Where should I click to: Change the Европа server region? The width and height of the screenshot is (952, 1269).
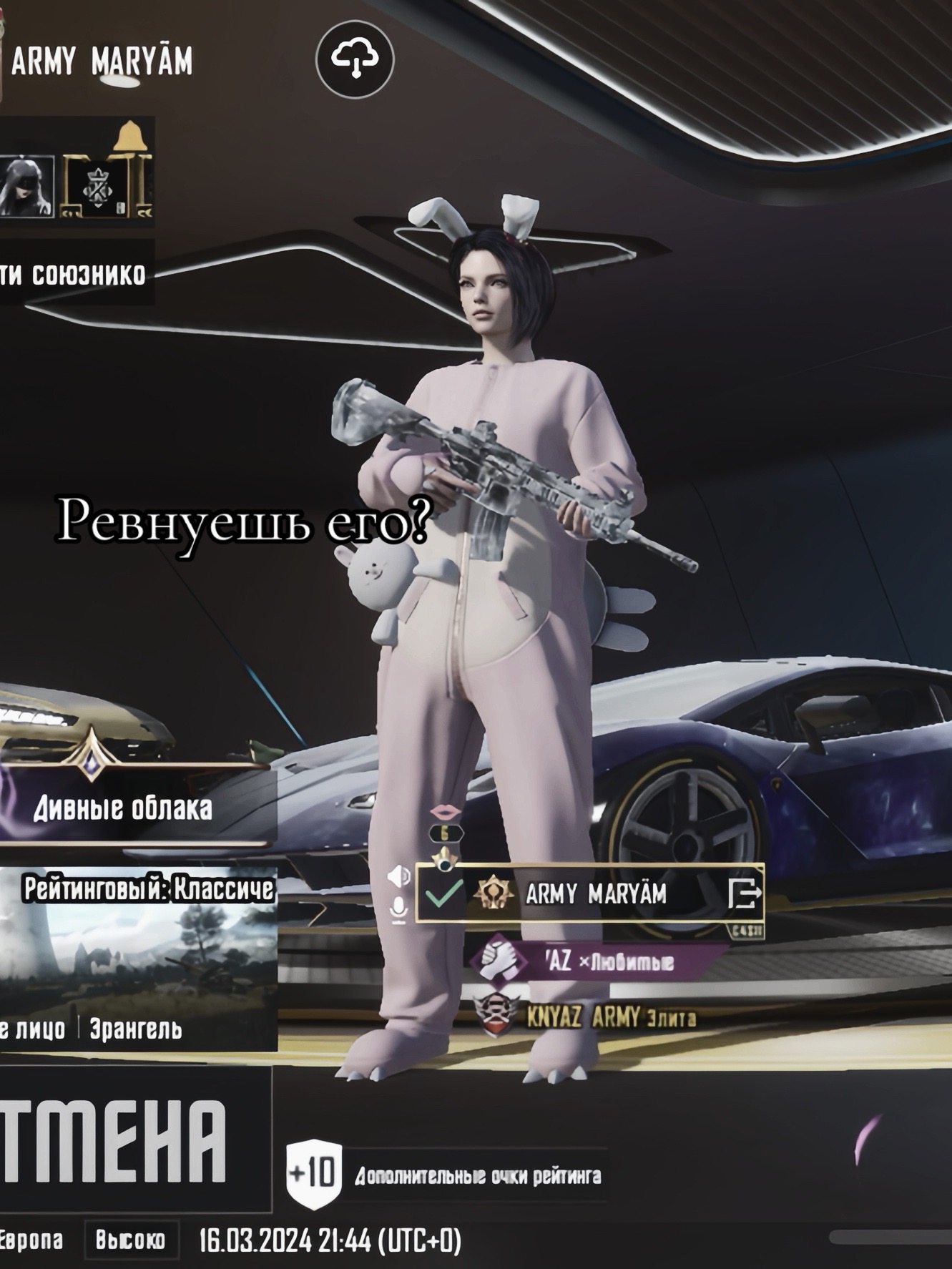(32, 1240)
